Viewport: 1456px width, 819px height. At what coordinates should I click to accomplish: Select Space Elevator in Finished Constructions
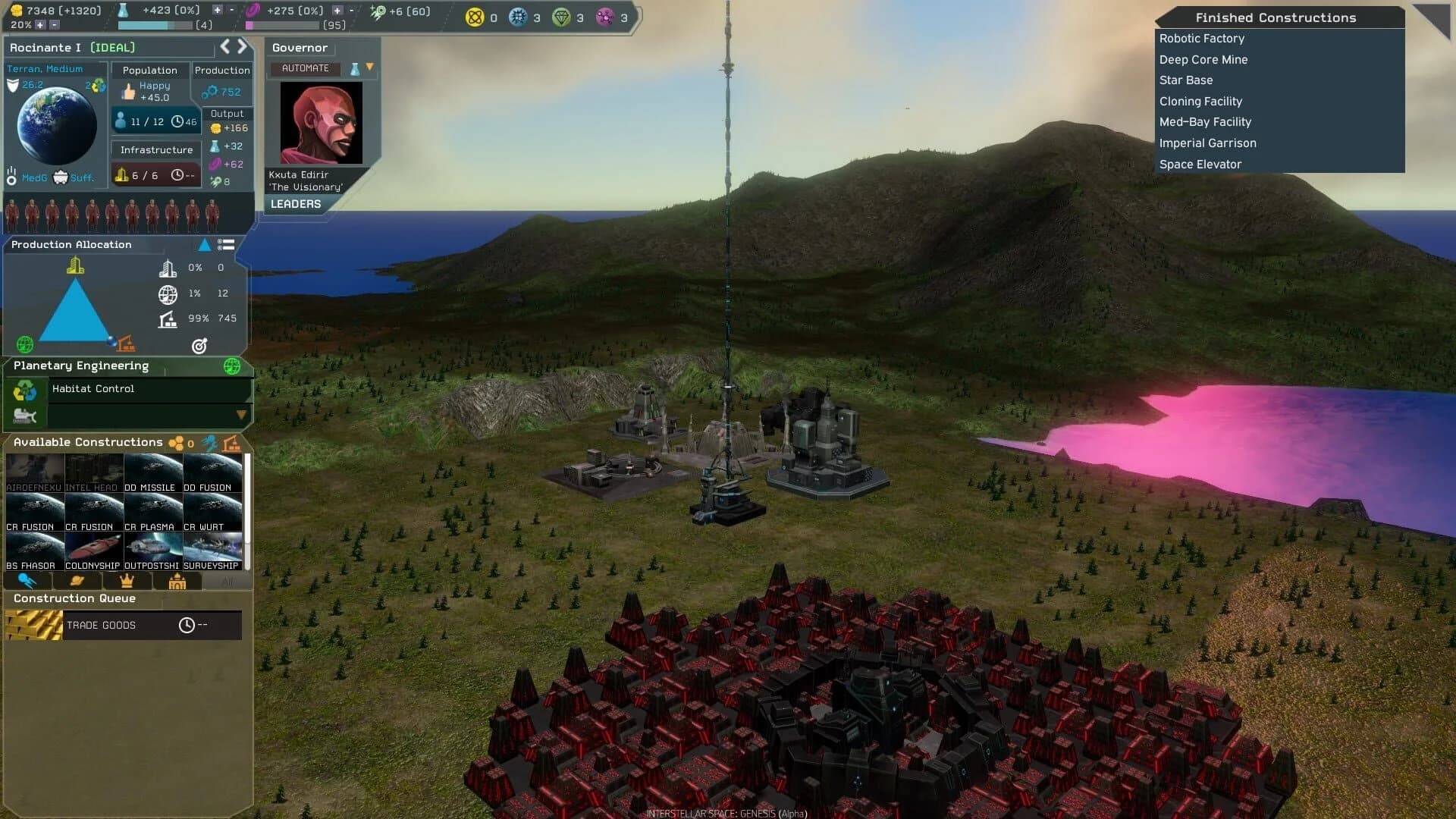point(1200,164)
